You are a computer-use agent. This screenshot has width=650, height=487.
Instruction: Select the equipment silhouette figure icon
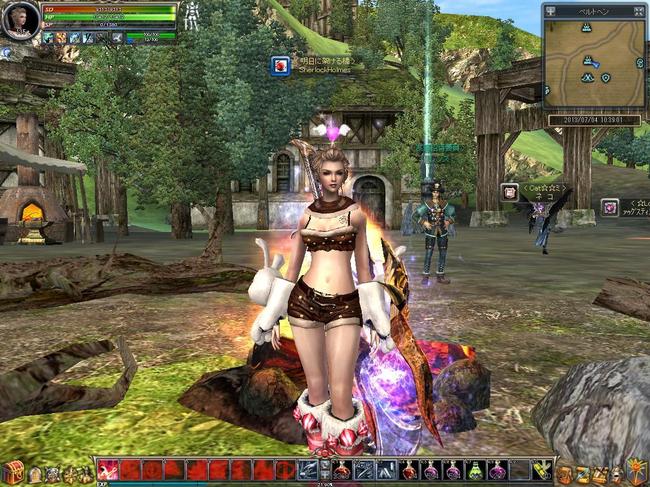pos(193,16)
